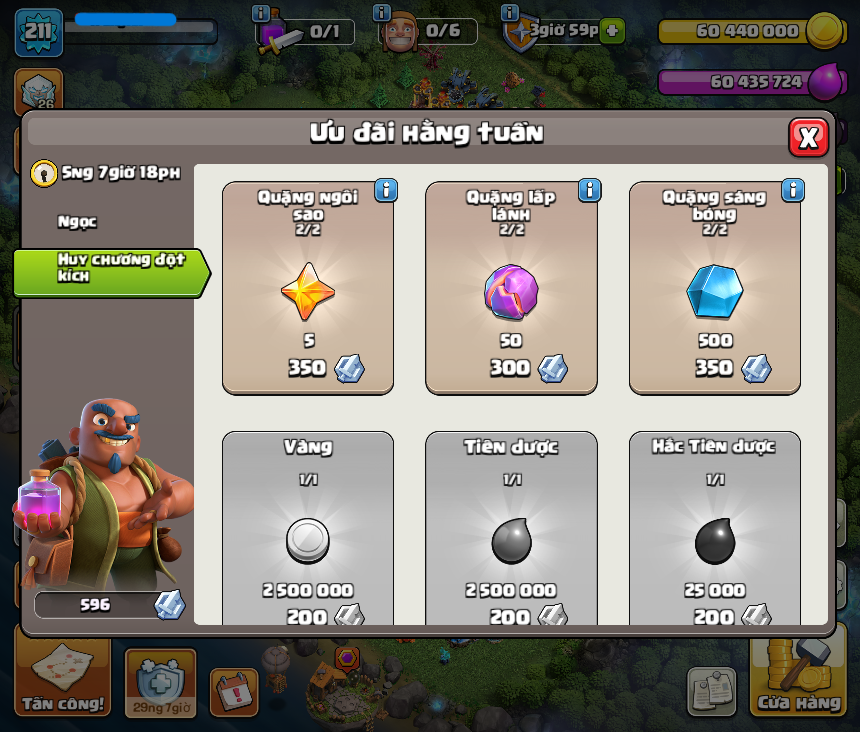View info for Quặng sáng bóng
The height and width of the screenshot is (732, 860).
click(x=793, y=190)
